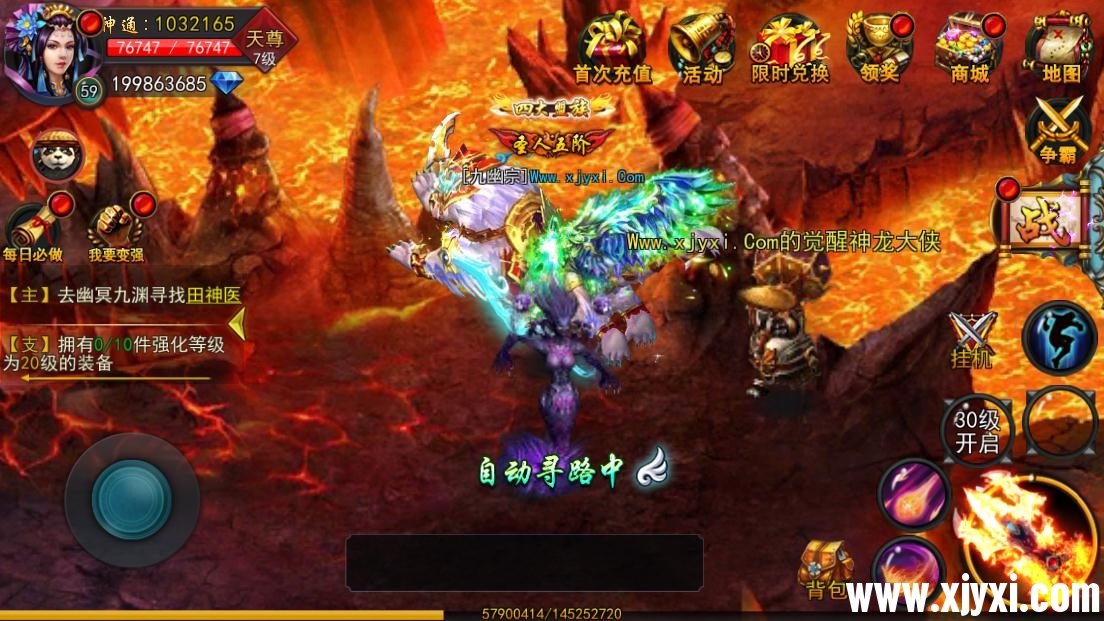Image resolution: width=1104 pixels, height=621 pixels.
Task: Open the 限时兑换 limited exchange gift
Action: pos(790,46)
